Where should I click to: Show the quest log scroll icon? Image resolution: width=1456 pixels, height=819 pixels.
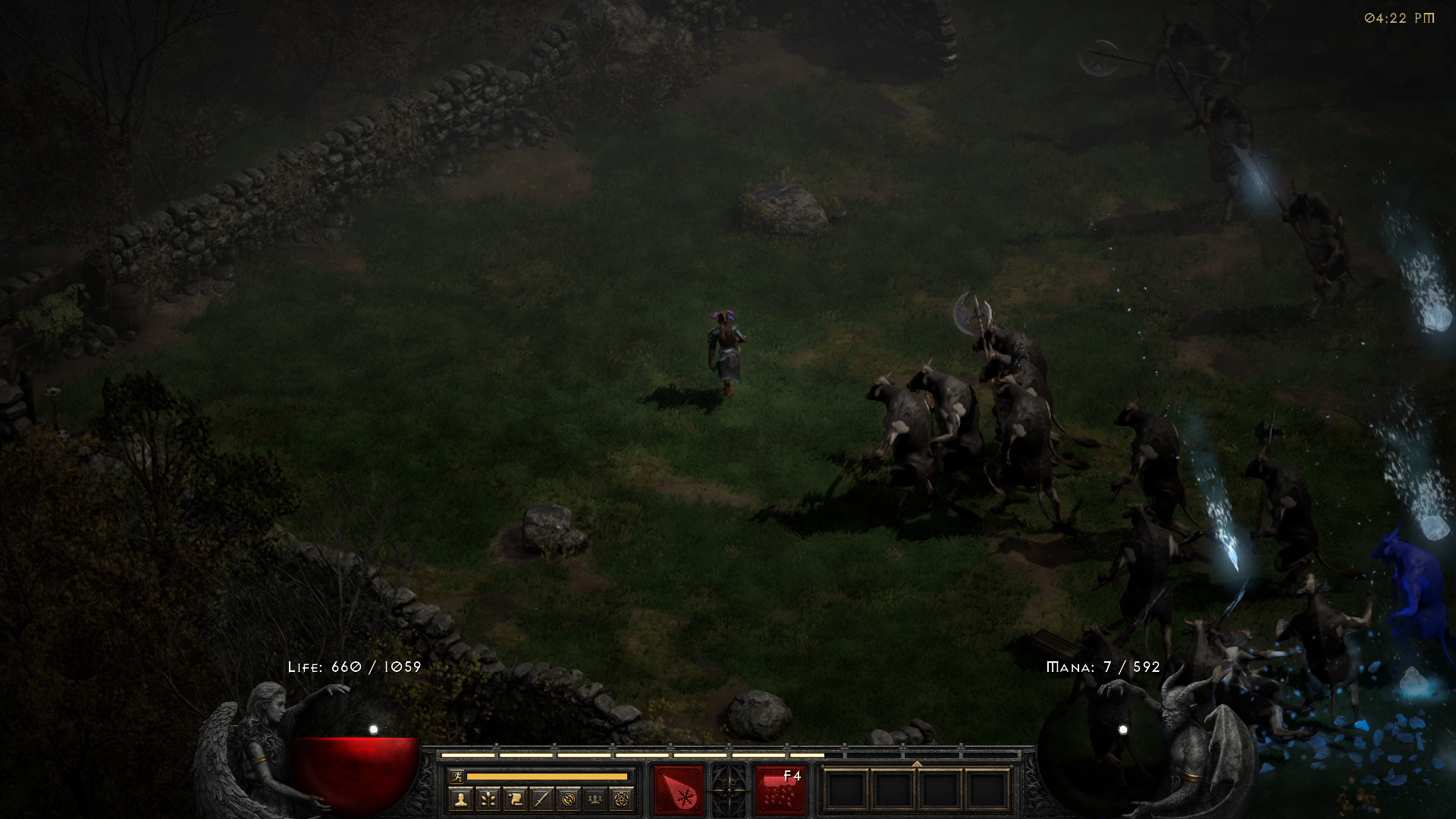click(515, 799)
